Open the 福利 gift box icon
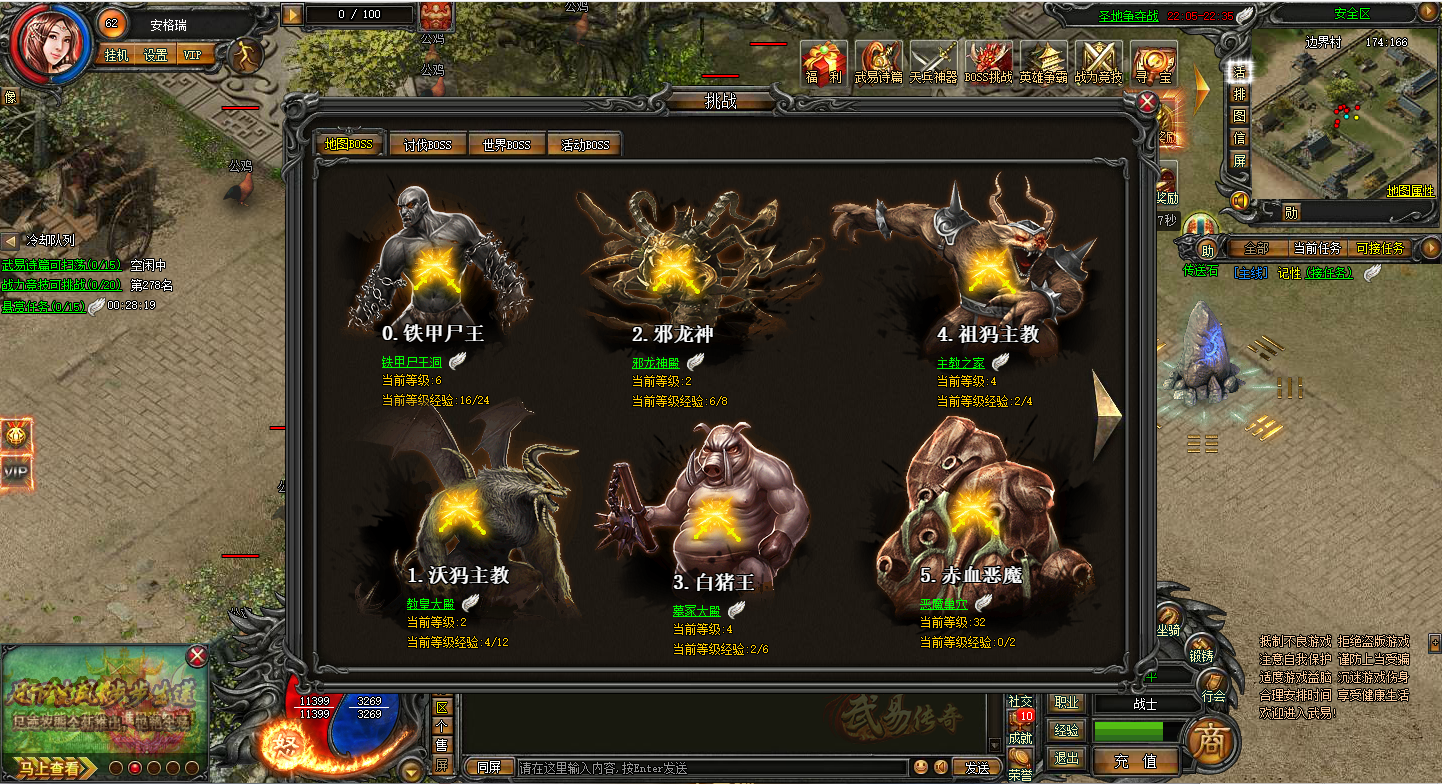 pyautogui.click(x=824, y=63)
